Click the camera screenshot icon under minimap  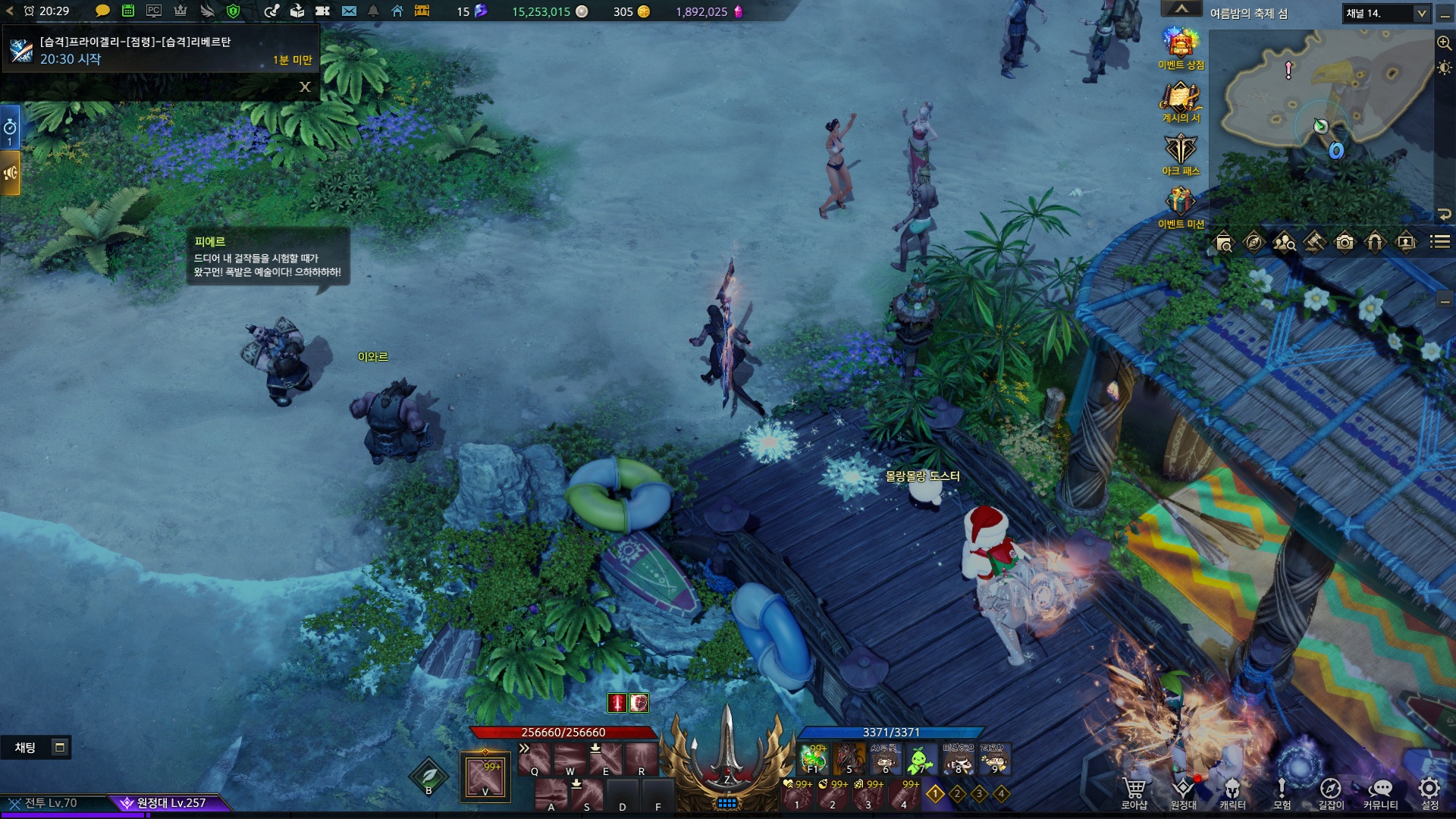coord(1345,243)
